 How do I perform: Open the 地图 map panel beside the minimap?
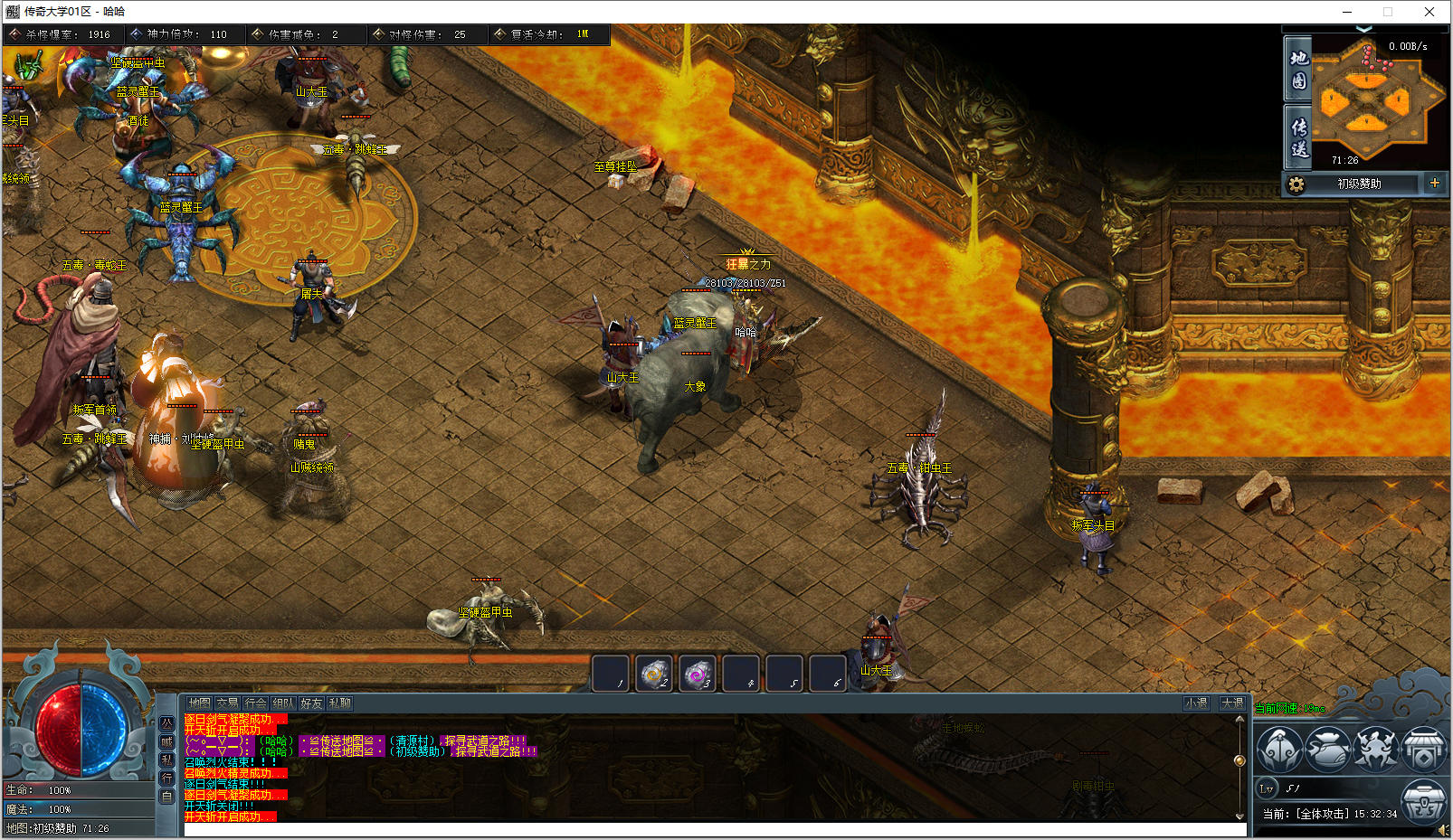tap(1298, 70)
